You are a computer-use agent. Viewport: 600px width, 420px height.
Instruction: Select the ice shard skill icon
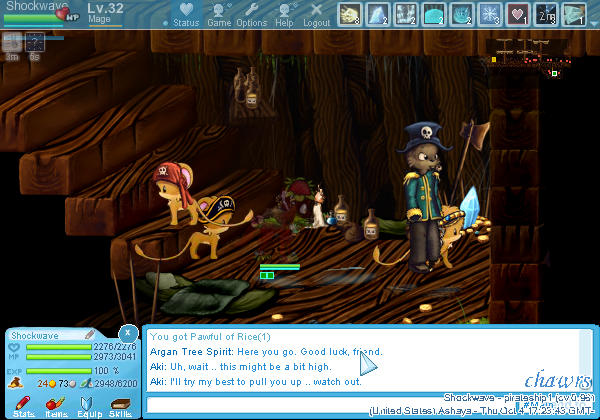coord(378,14)
